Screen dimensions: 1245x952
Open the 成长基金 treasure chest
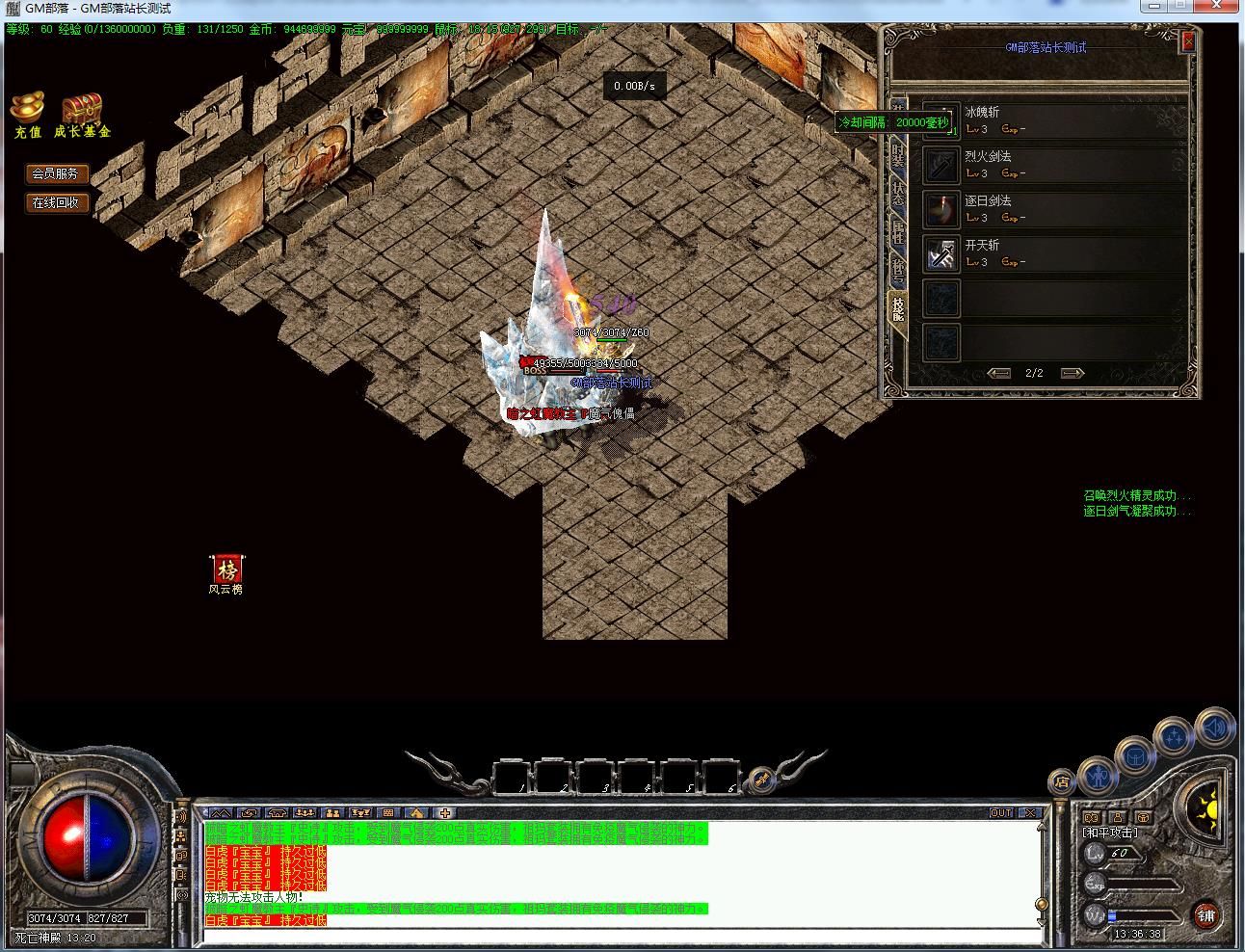tap(82, 115)
